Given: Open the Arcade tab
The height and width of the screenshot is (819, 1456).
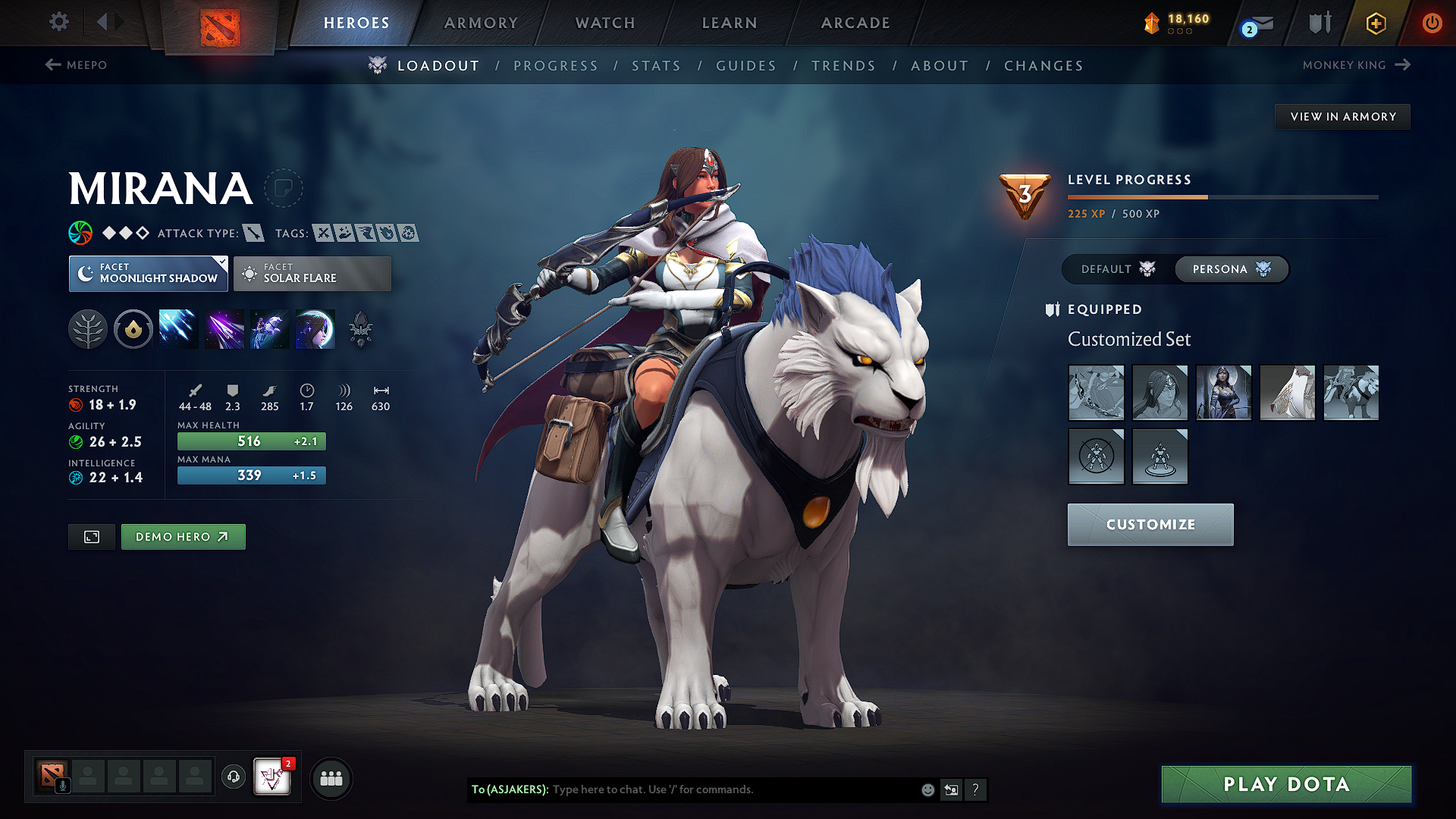Looking at the screenshot, I should (855, 23).
